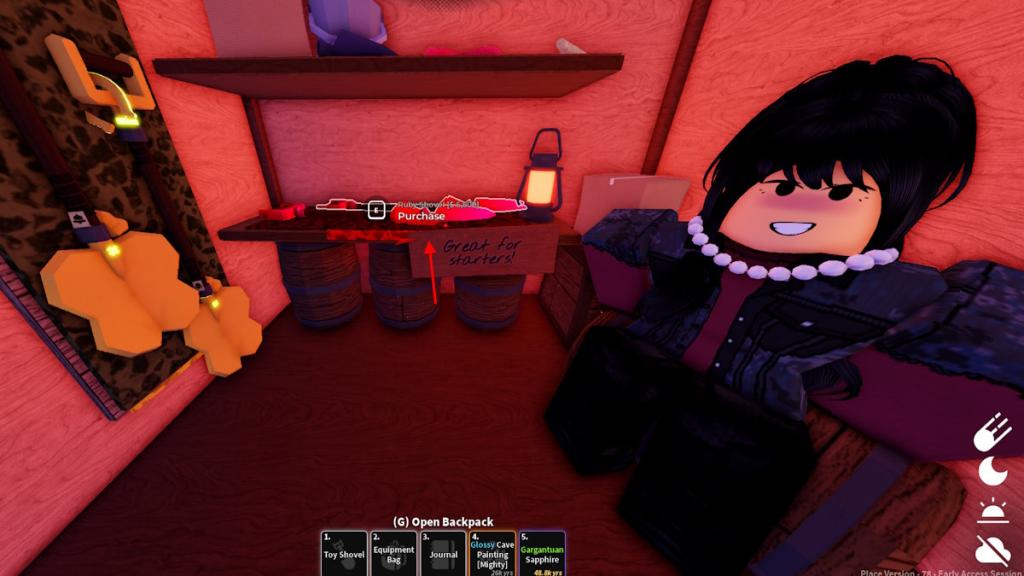Open the Journal hotbar slot
Image resolution: width=1024 pixels, height=576 pixels.
pos(443,553)
